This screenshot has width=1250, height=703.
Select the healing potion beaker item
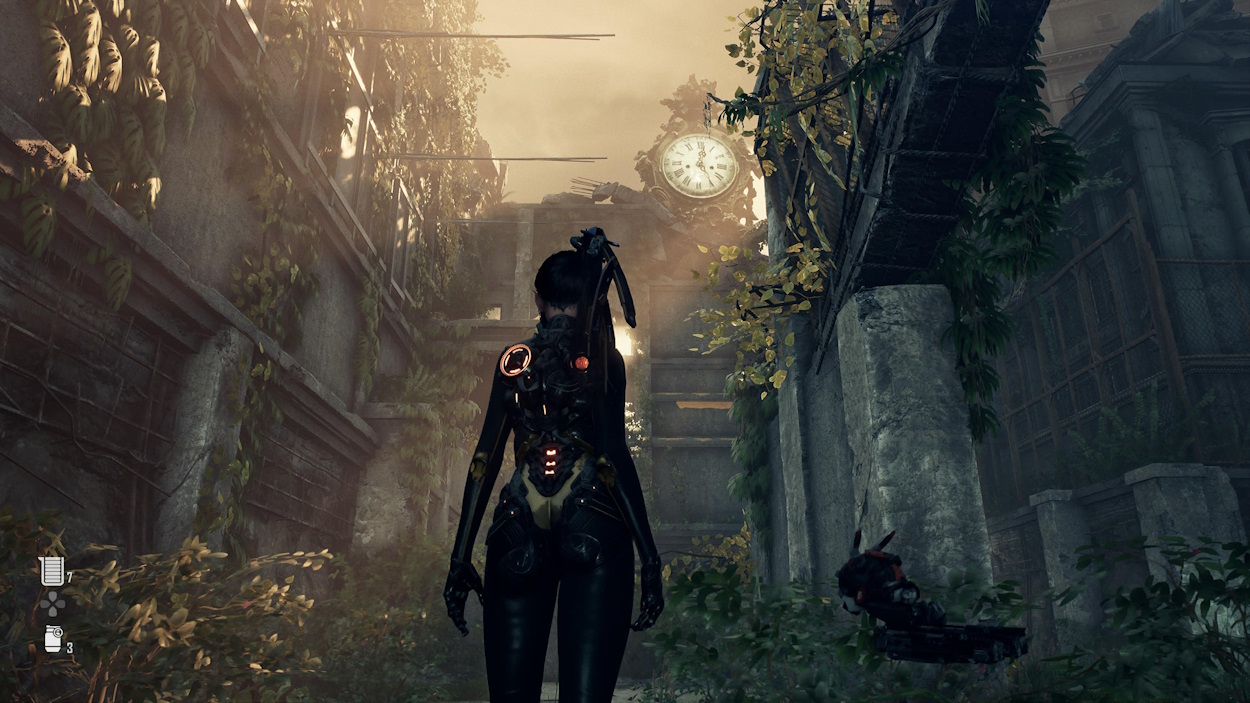click(51, 571)
